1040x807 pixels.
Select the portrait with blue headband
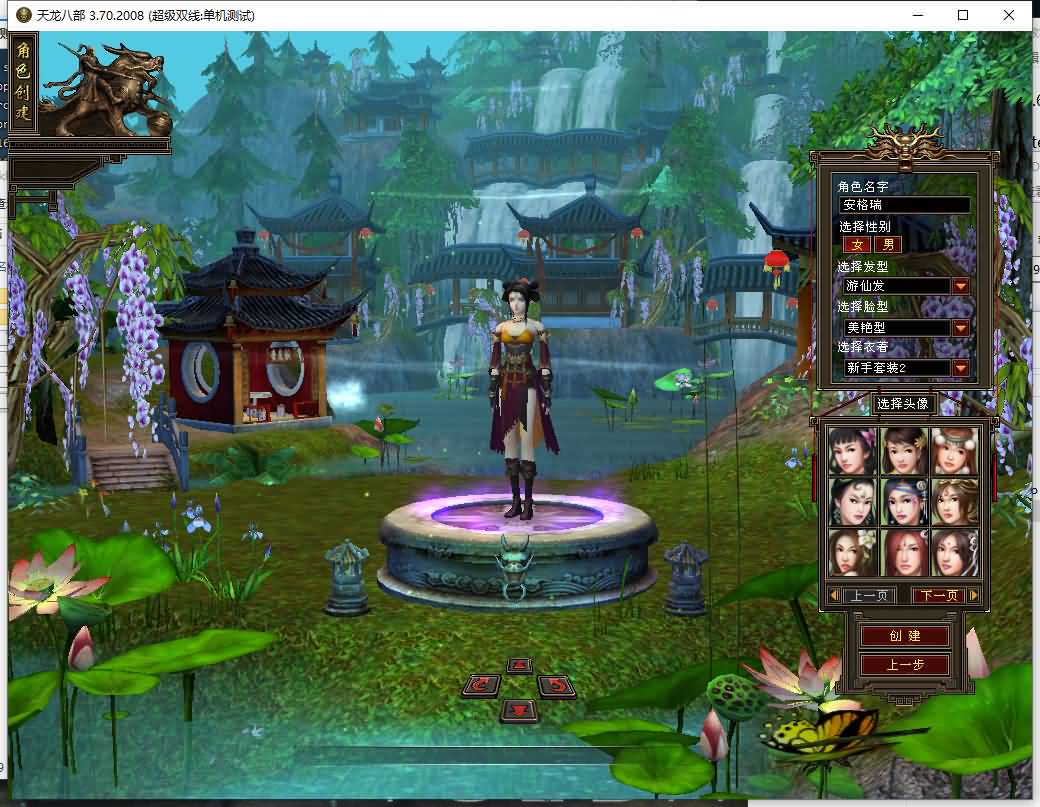coord(904,501)
